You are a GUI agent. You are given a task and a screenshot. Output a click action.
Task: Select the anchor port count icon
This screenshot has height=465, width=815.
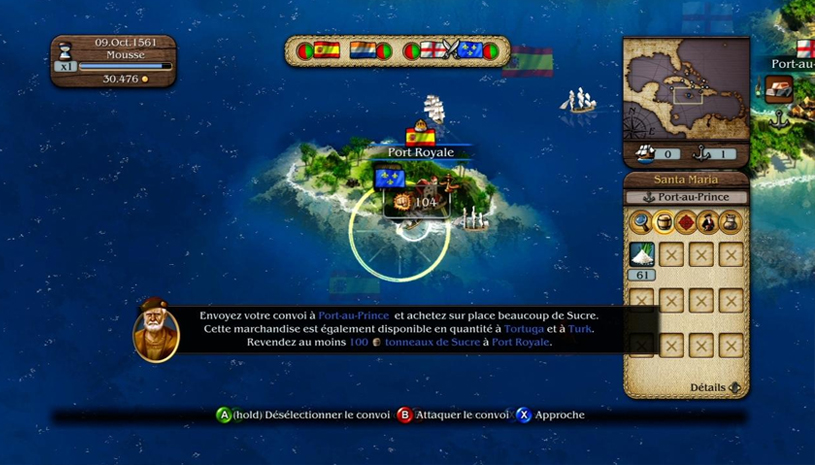pos(703,153)
